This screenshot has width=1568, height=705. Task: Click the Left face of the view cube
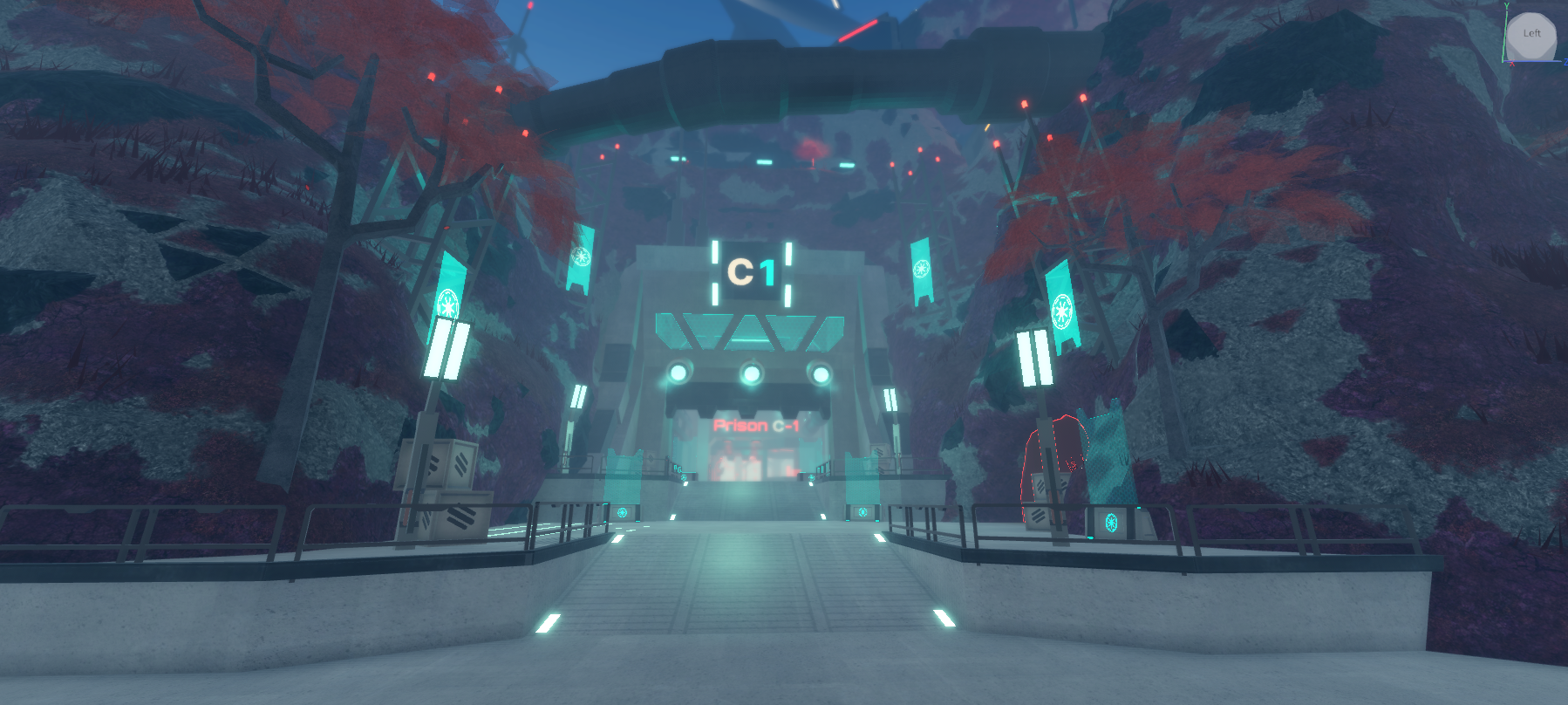(1532, 33)
